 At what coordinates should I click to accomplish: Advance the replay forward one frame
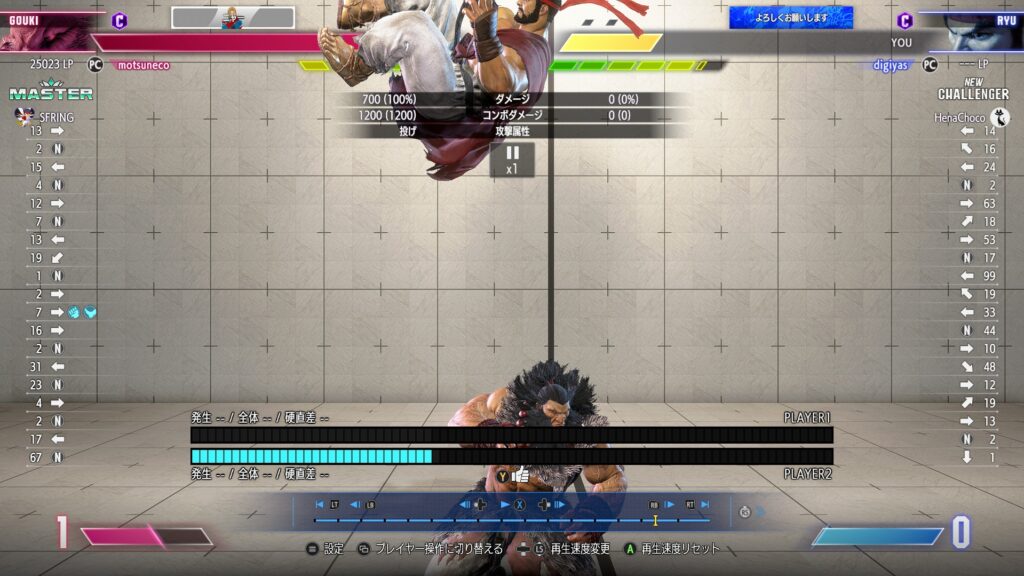[x=559, y=505]
